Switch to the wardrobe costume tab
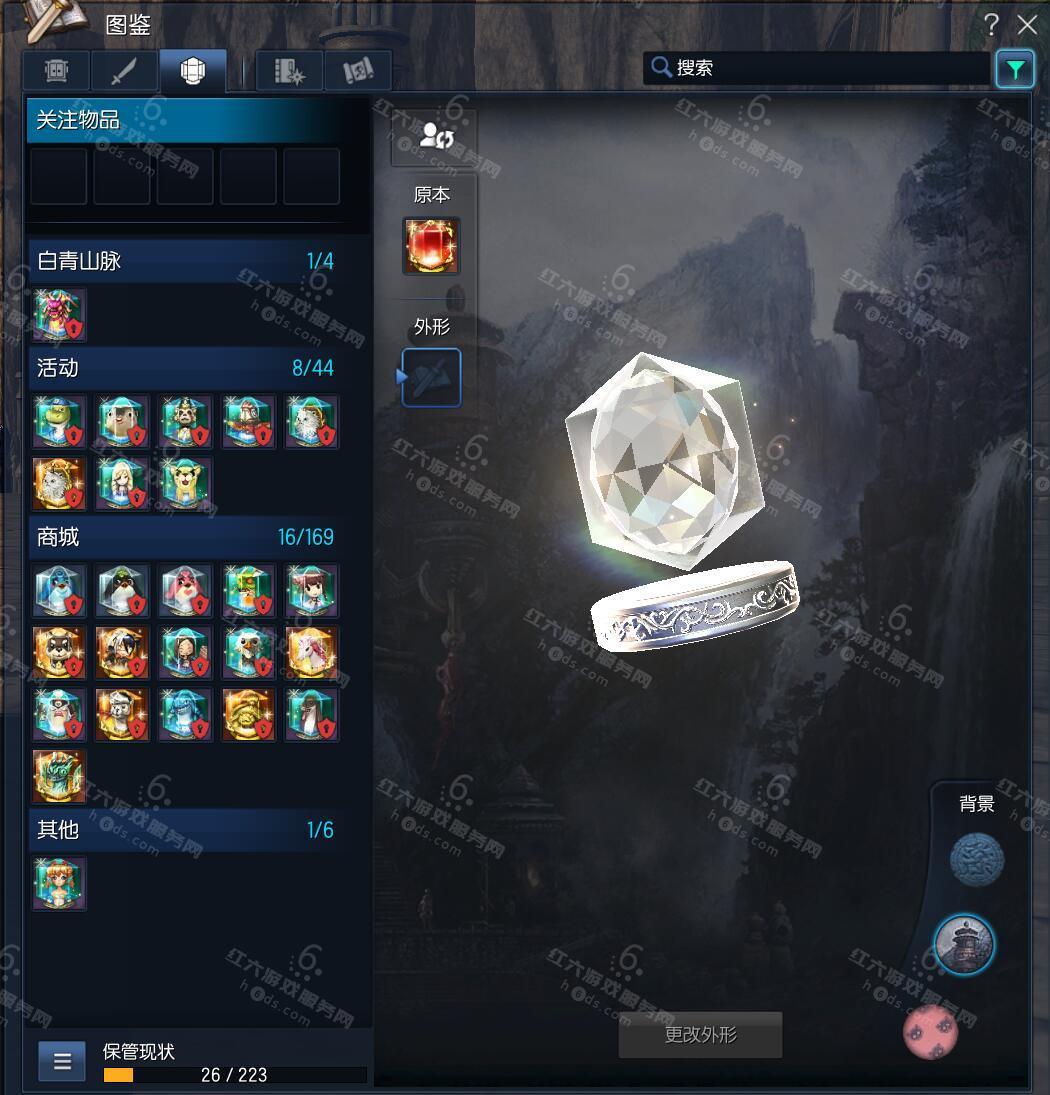This screenshot has width=1050, height=1095. (56, 72)
